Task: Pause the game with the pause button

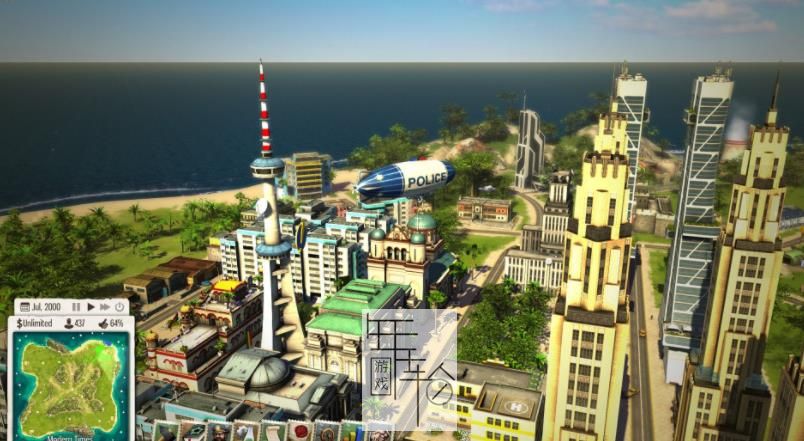Action: tap(76, 306)
